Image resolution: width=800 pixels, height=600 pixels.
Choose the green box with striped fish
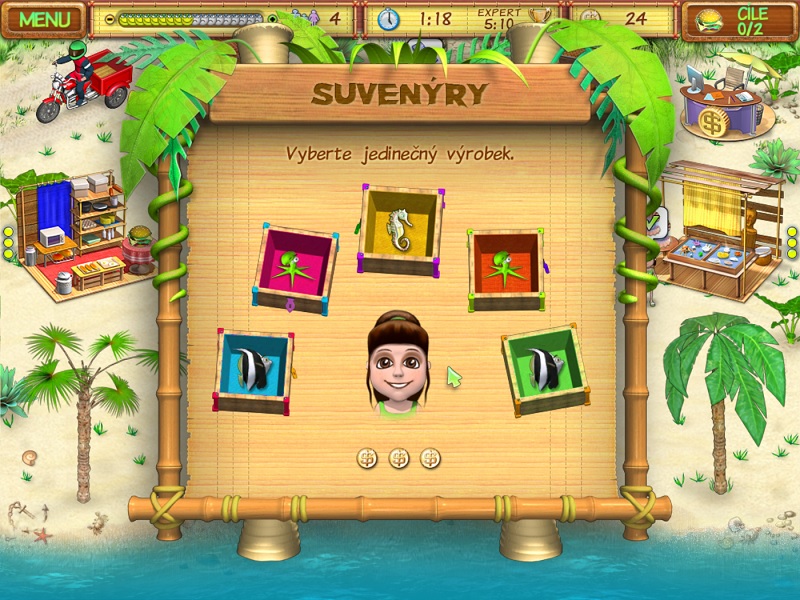tap(545, 368)
